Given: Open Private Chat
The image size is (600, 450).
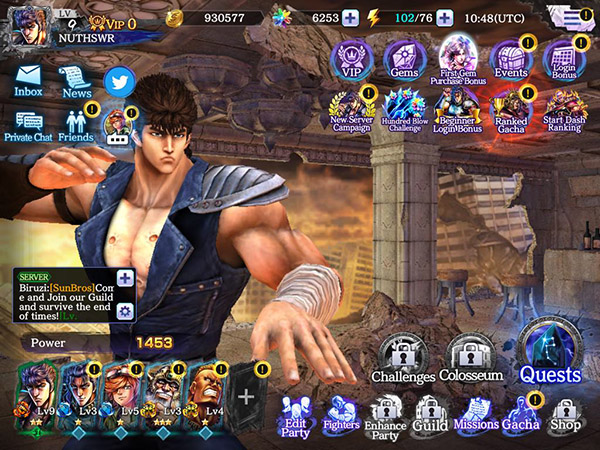Looking at the screenshot, I should coord(28,124).
